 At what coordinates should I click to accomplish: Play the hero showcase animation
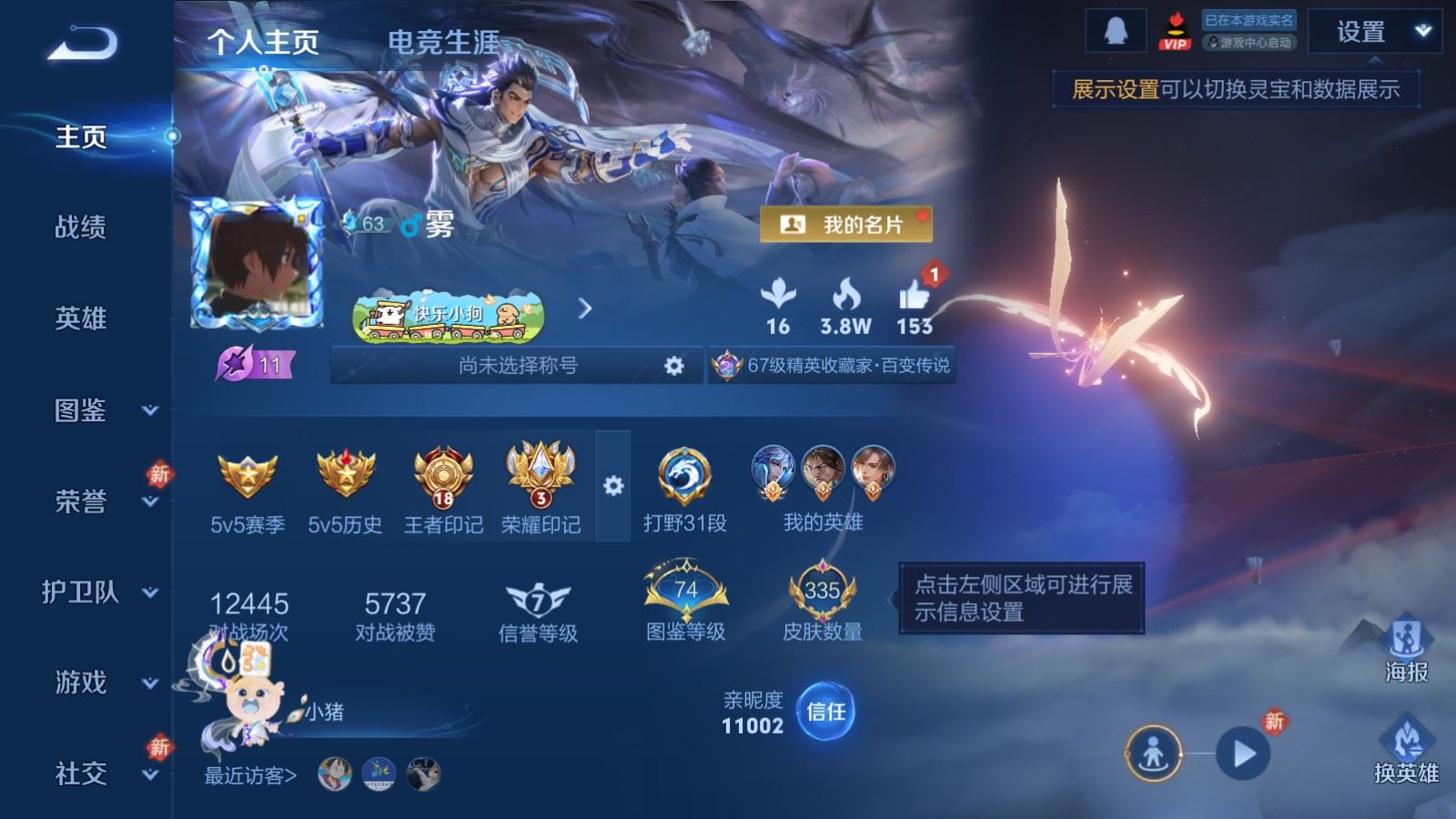tap(1243, 753)
